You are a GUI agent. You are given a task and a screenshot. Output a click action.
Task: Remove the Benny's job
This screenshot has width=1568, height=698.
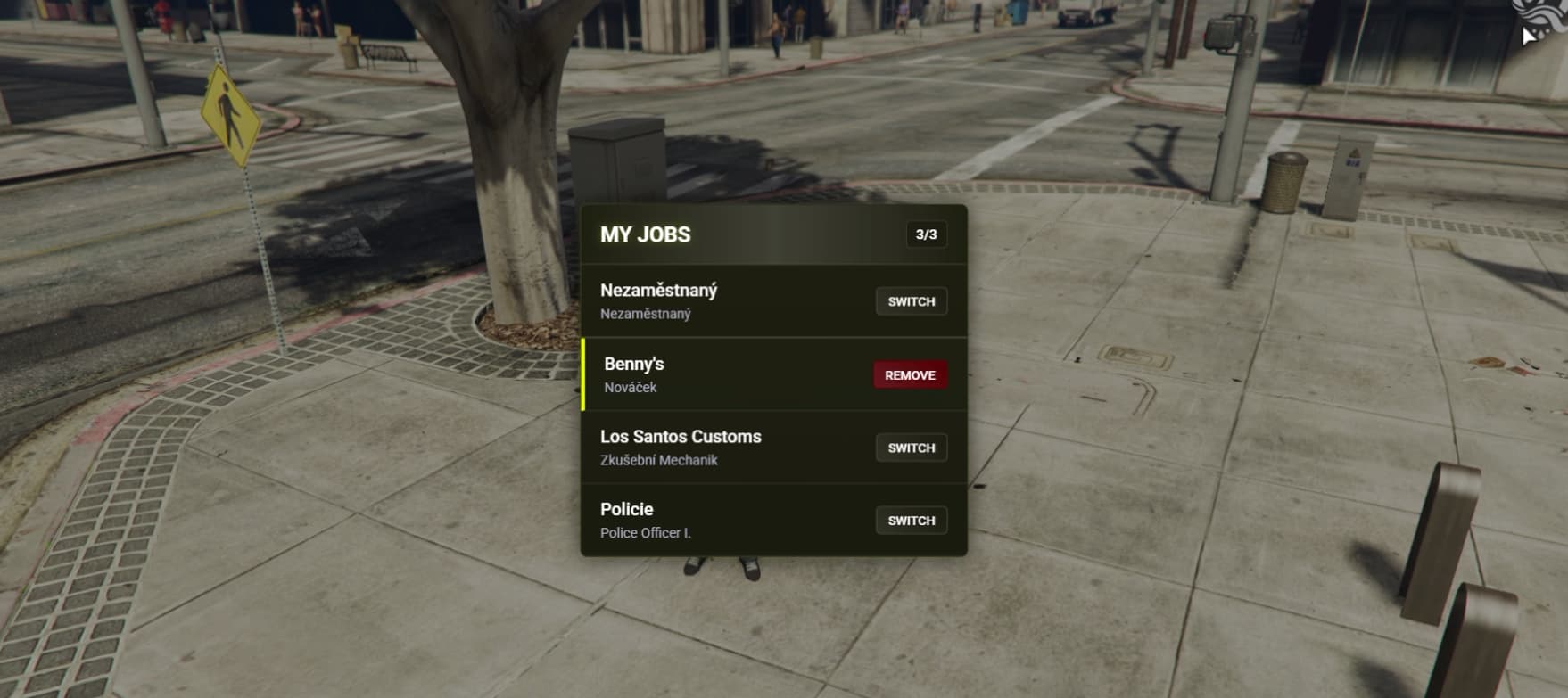(x=909, y=375)
